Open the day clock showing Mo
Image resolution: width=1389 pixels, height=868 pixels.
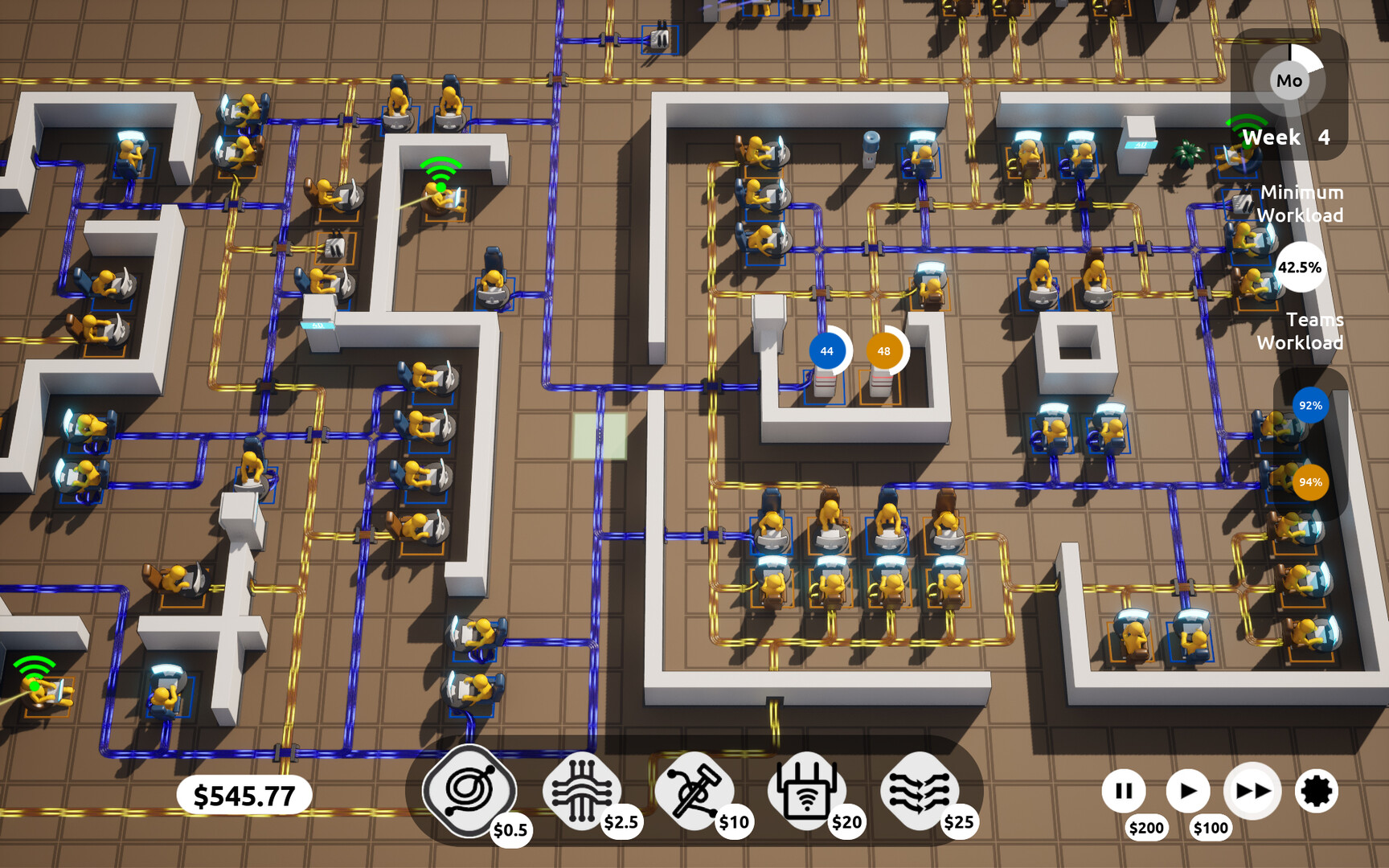[1290, 80]
